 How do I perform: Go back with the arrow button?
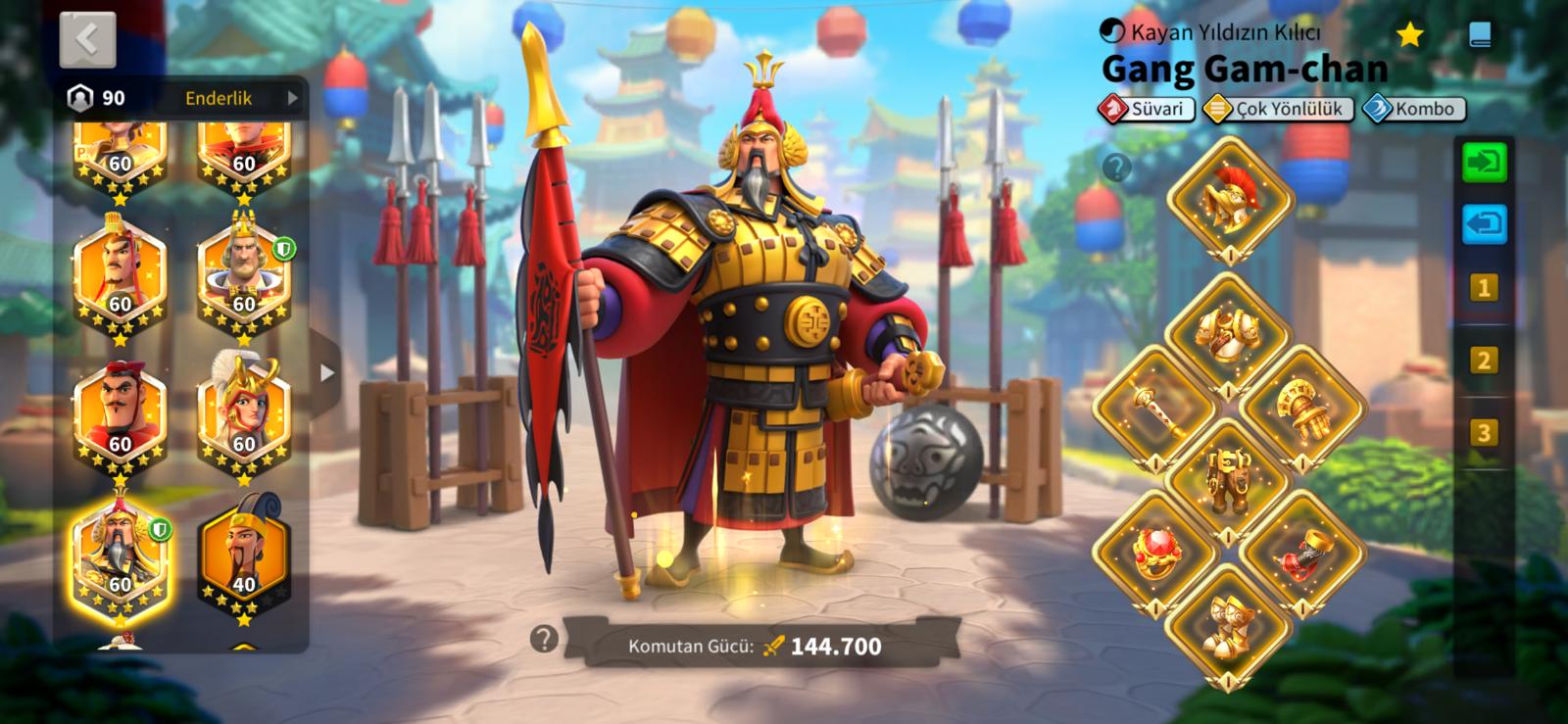click(87, 39)
